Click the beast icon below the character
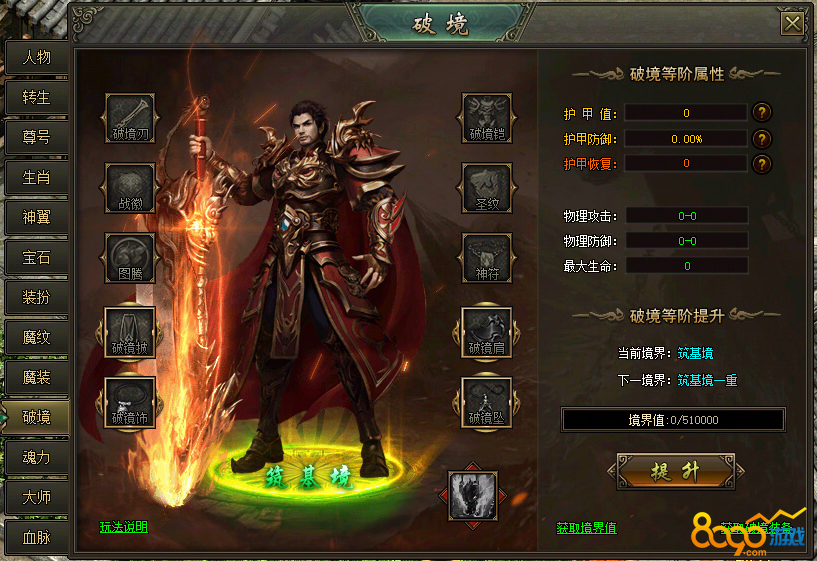Screen dimensions: 817x561 (x=471, y=495)
